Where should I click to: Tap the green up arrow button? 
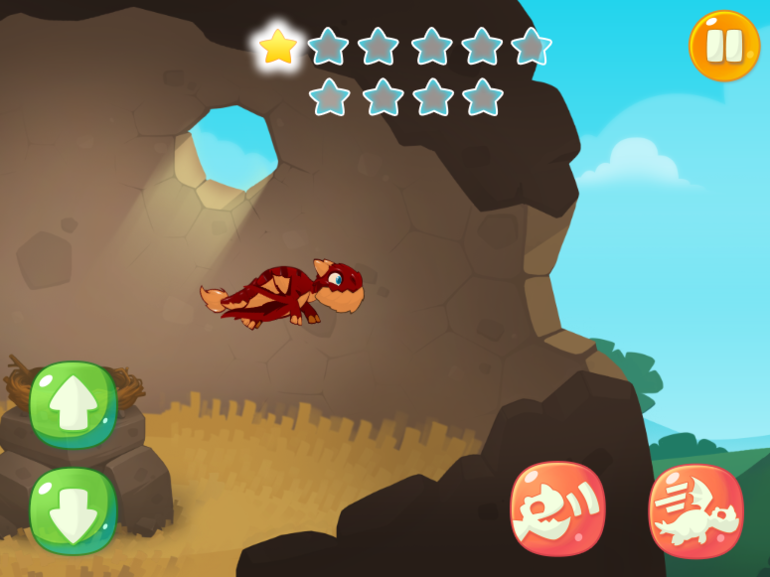coord(73,405)
